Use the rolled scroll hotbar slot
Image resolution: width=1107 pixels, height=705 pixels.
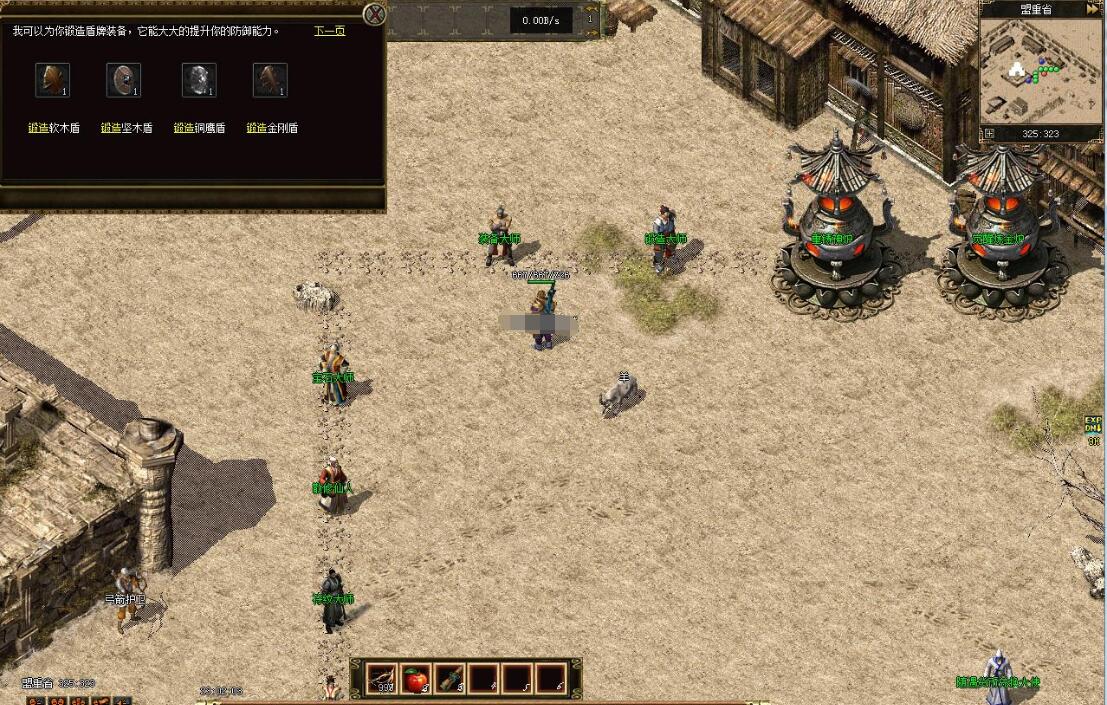point(449,679)
